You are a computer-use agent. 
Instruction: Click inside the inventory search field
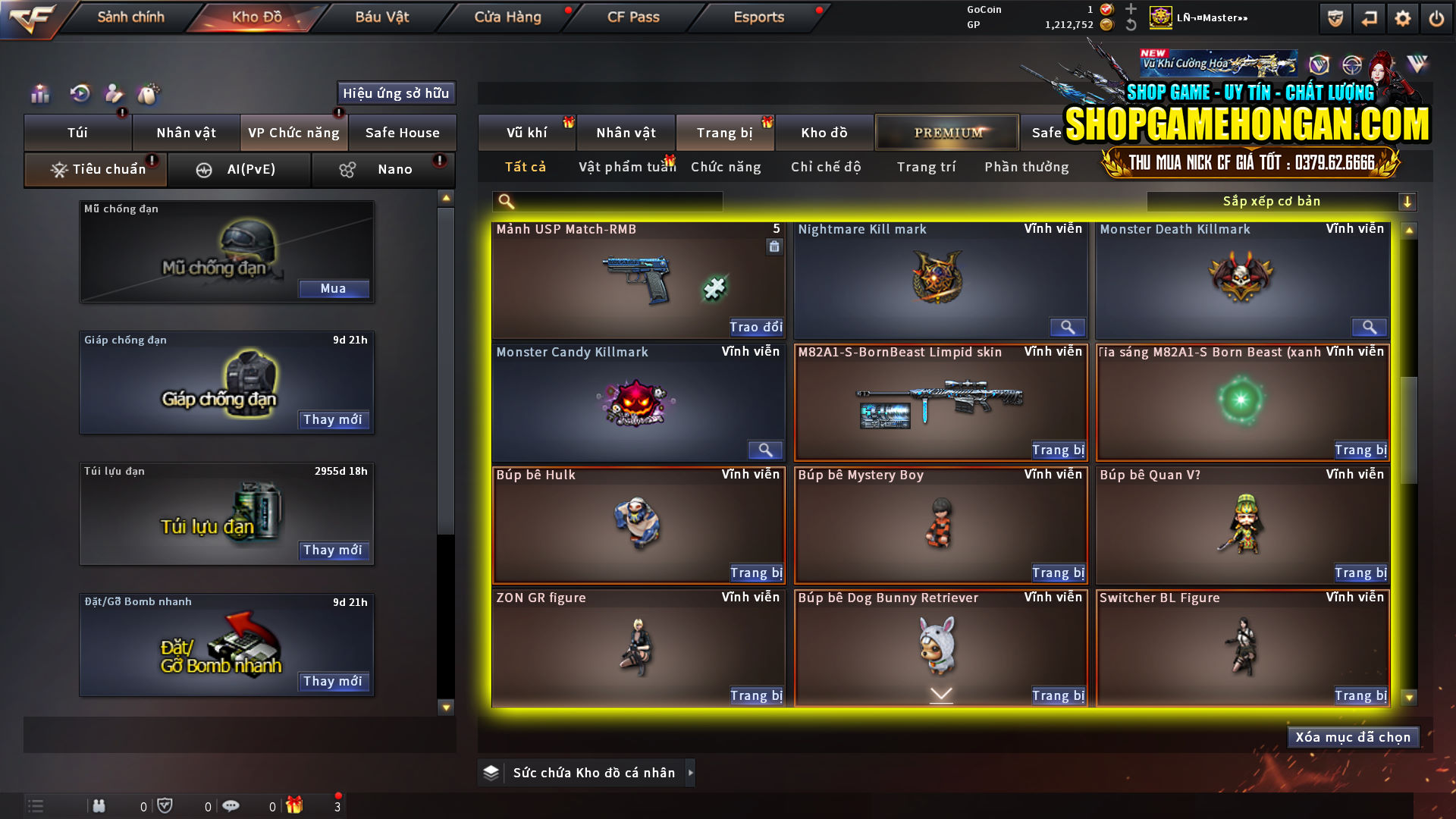[607, 201]
